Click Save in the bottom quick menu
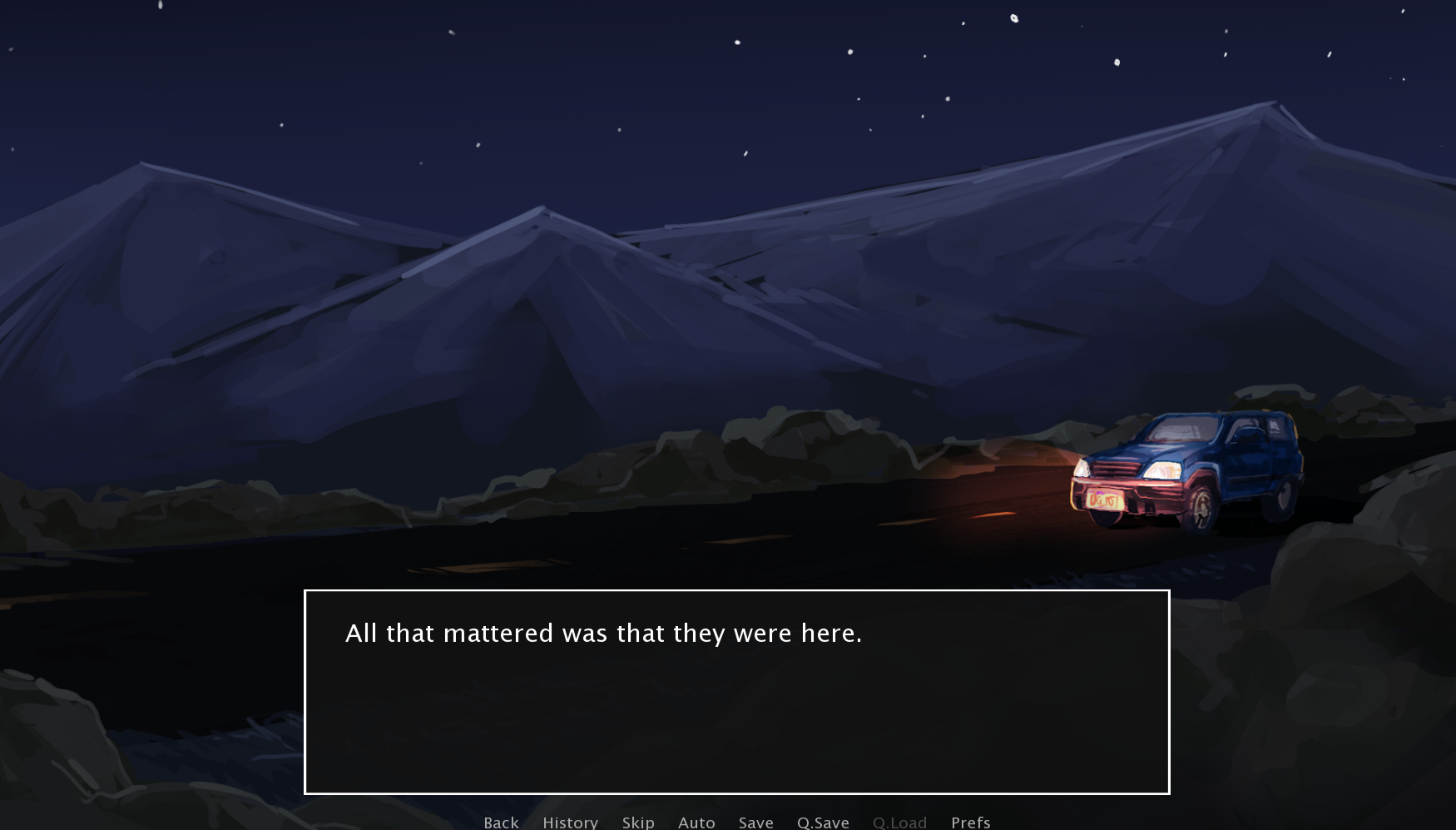This screenshot has width=1456, height=830. (755, 823)
